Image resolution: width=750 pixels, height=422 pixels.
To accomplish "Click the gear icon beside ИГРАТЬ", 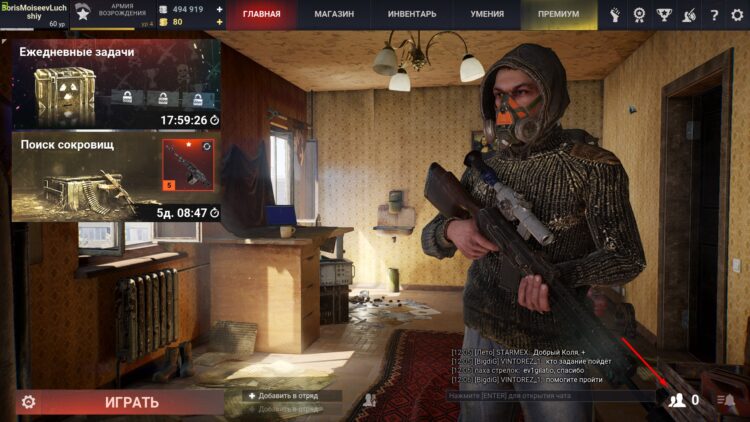I will coord(28,402).
